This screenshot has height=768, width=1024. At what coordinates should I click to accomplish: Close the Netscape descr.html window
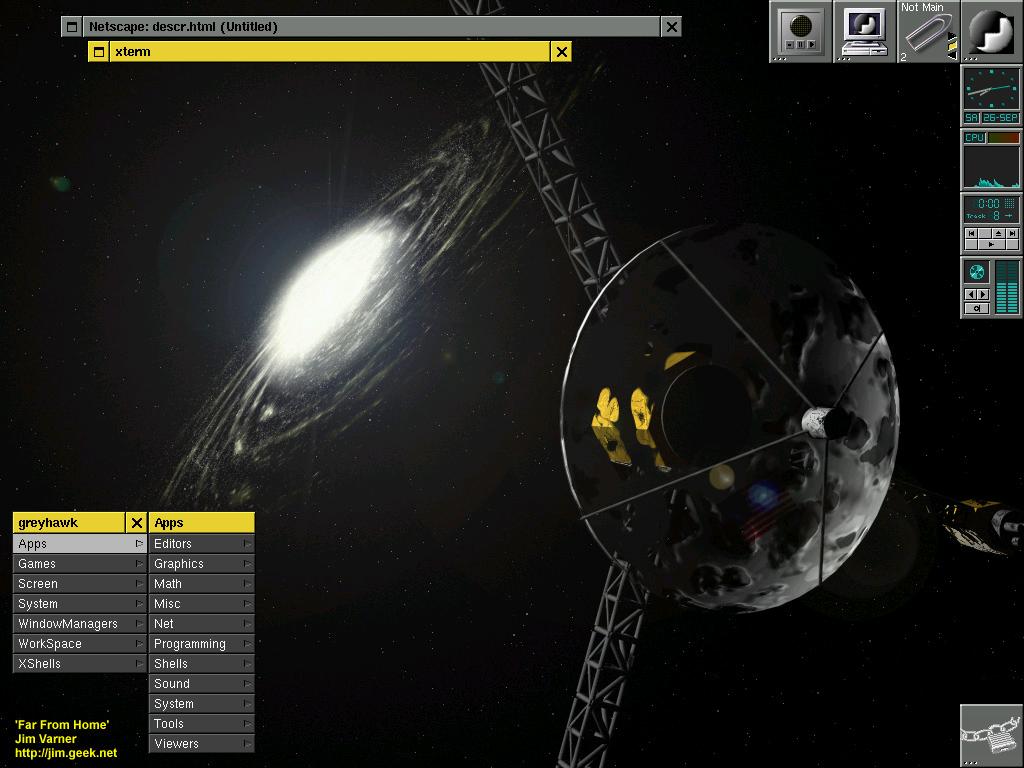click(672, 27)
